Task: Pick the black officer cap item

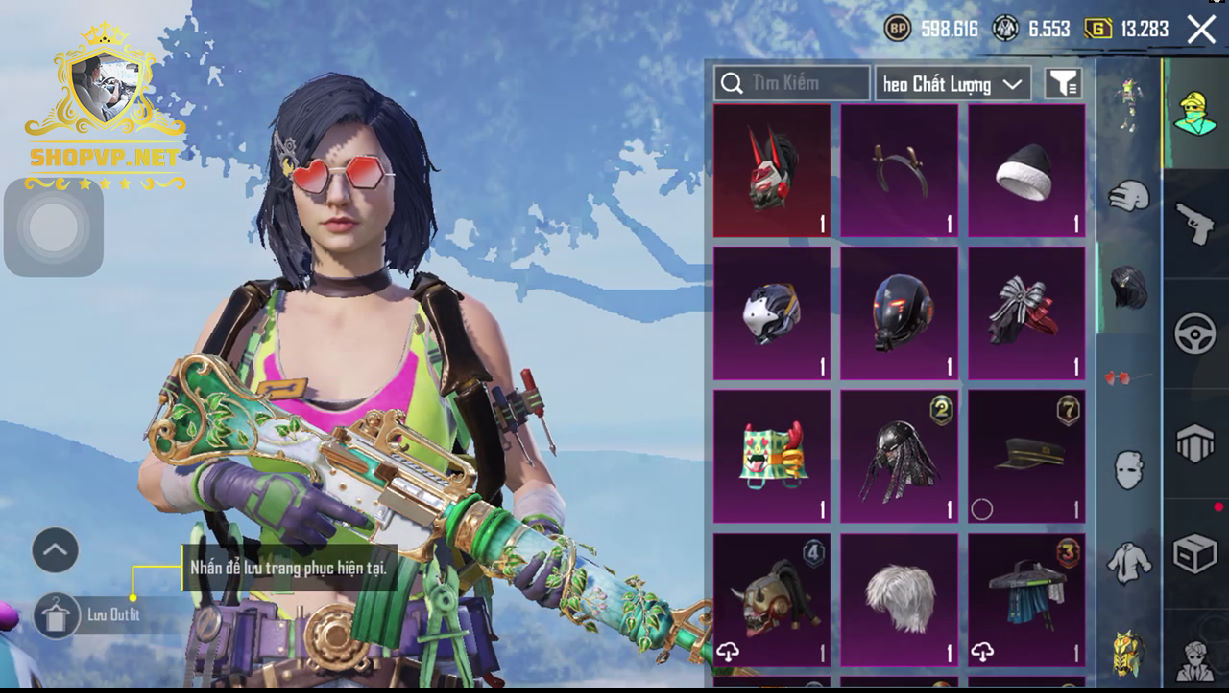Action: (x=1026, y=456)
